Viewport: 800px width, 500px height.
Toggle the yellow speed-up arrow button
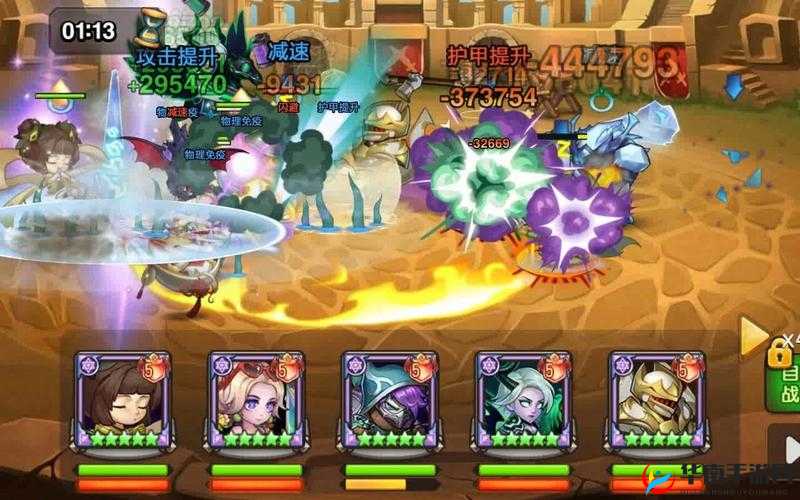pos(753,338)
